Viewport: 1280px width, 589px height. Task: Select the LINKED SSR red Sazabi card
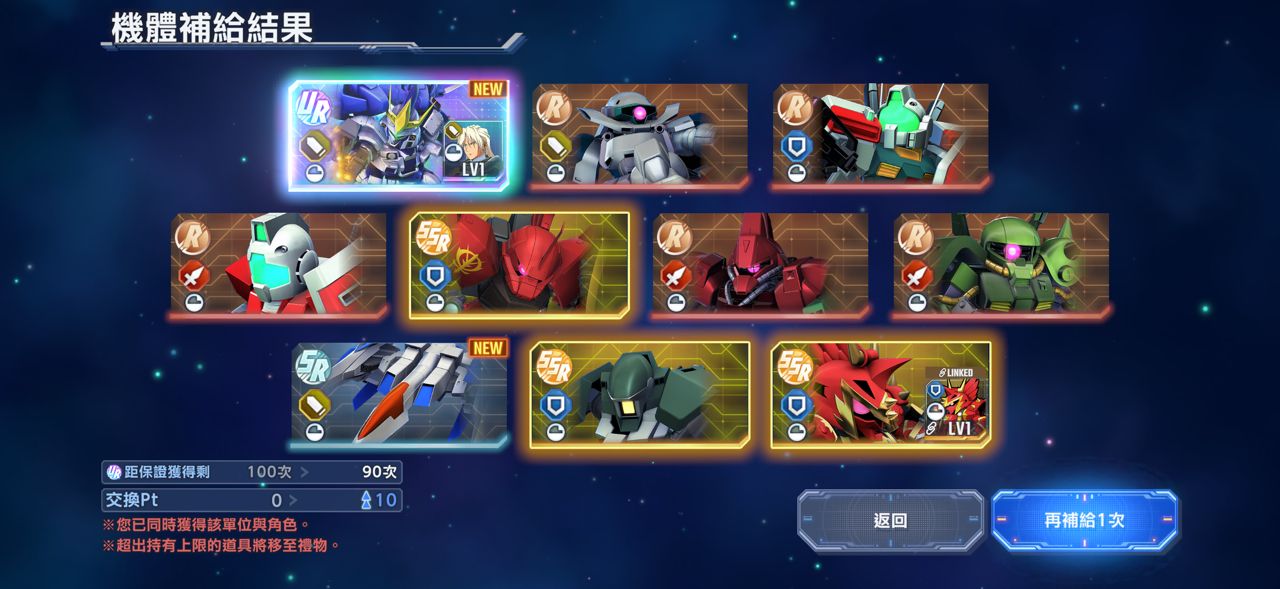click(x=881, y=393)
